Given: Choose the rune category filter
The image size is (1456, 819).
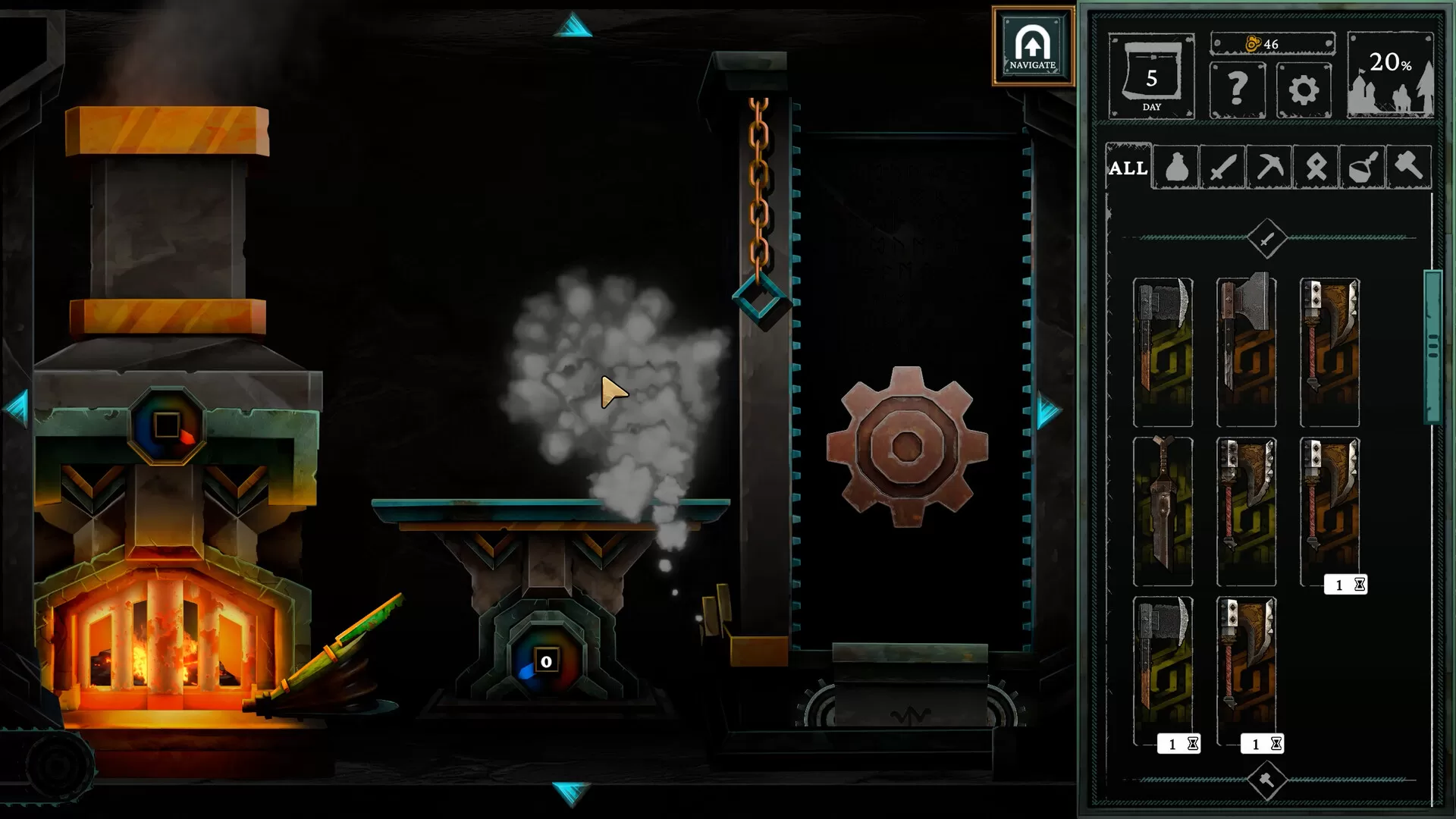Looking at the screenshot, I should coord(1316,167).
